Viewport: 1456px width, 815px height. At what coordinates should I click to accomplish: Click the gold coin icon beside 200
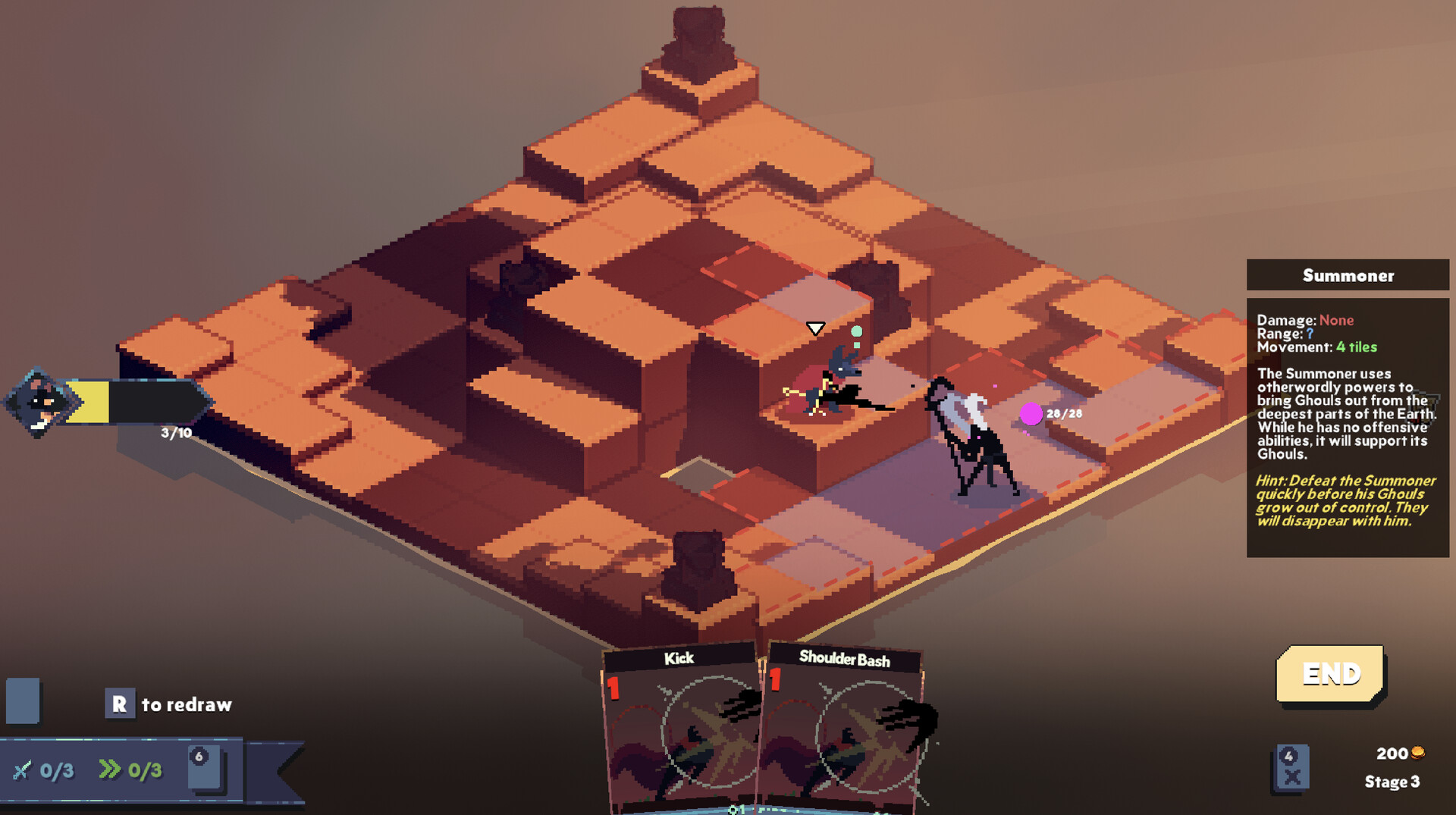[1418, 753]
